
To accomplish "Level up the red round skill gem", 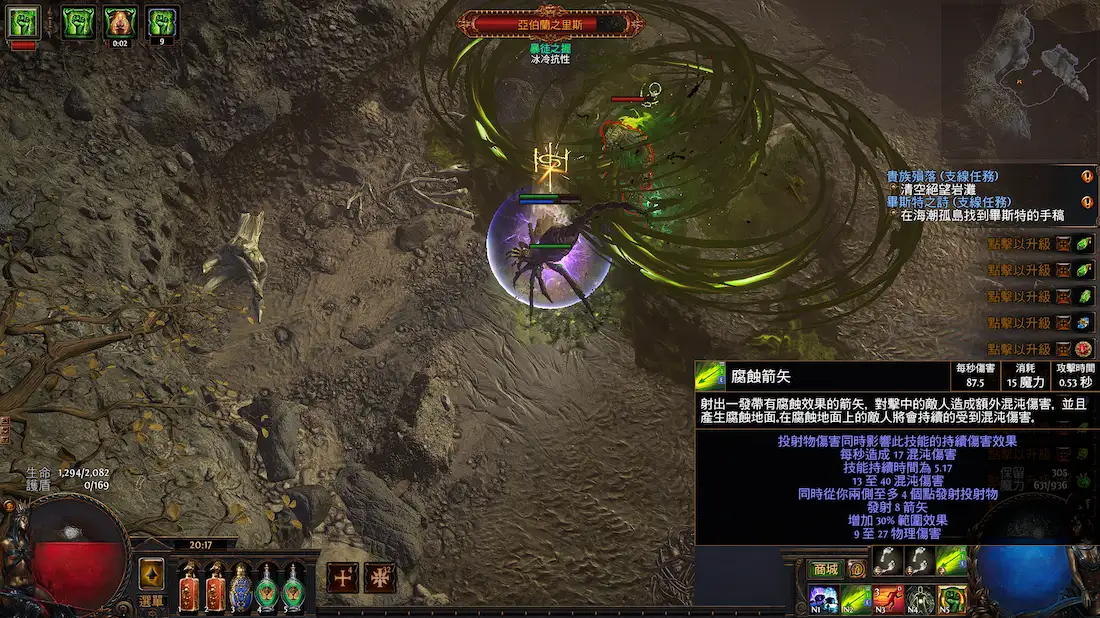I will click(x=1085, y=349).
